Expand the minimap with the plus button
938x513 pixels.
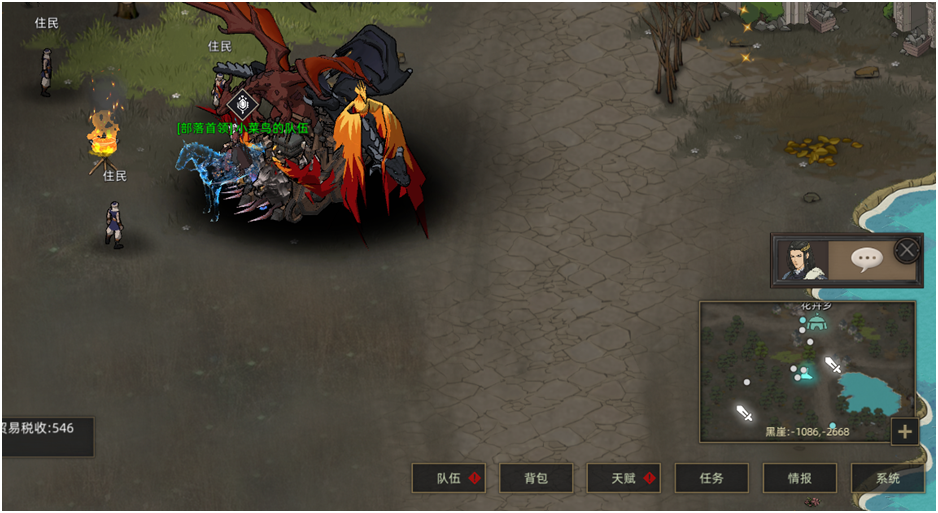[905, 431]
